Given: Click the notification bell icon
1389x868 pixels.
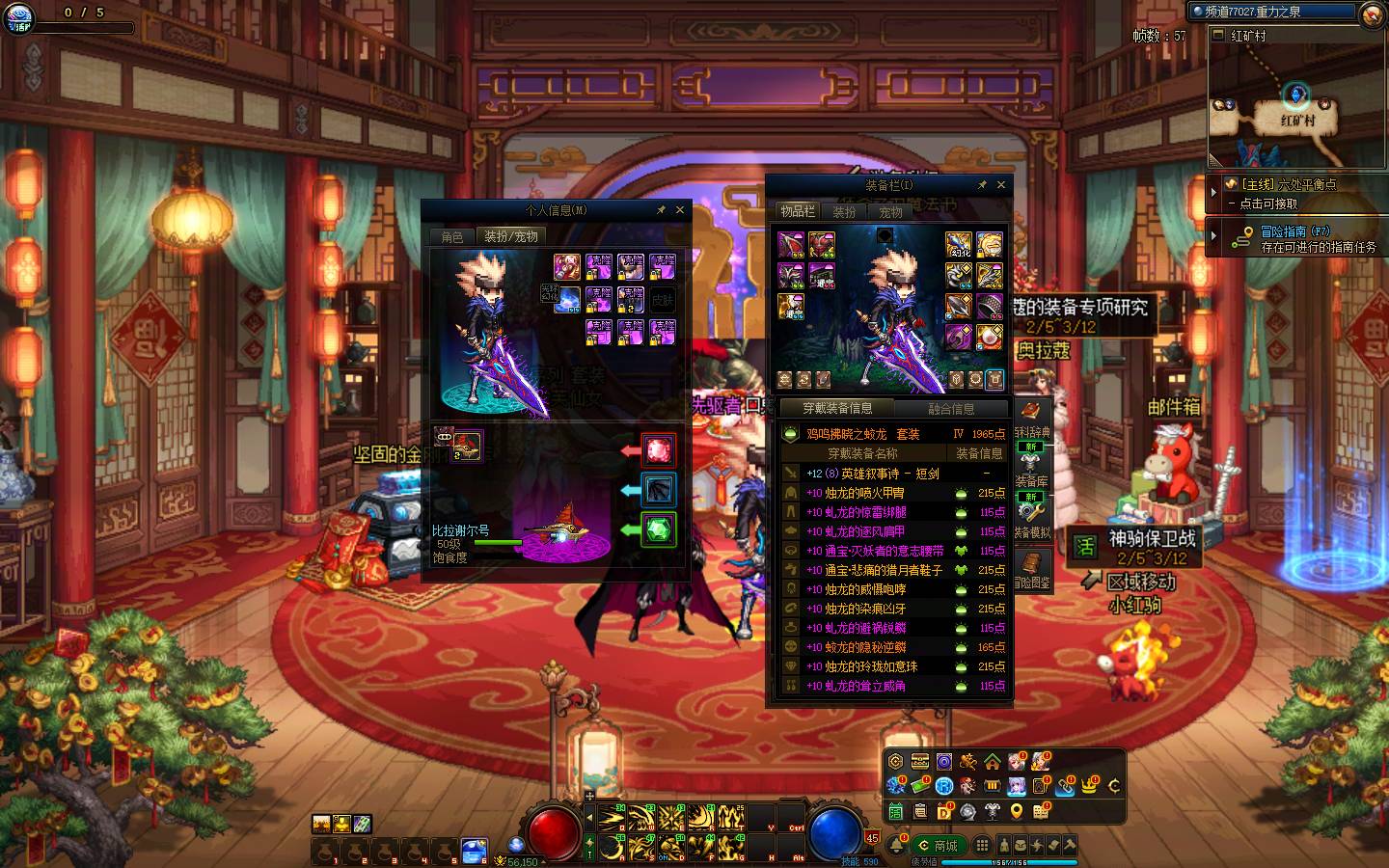Looking at the screenshot, I should [x=897, y=846].
